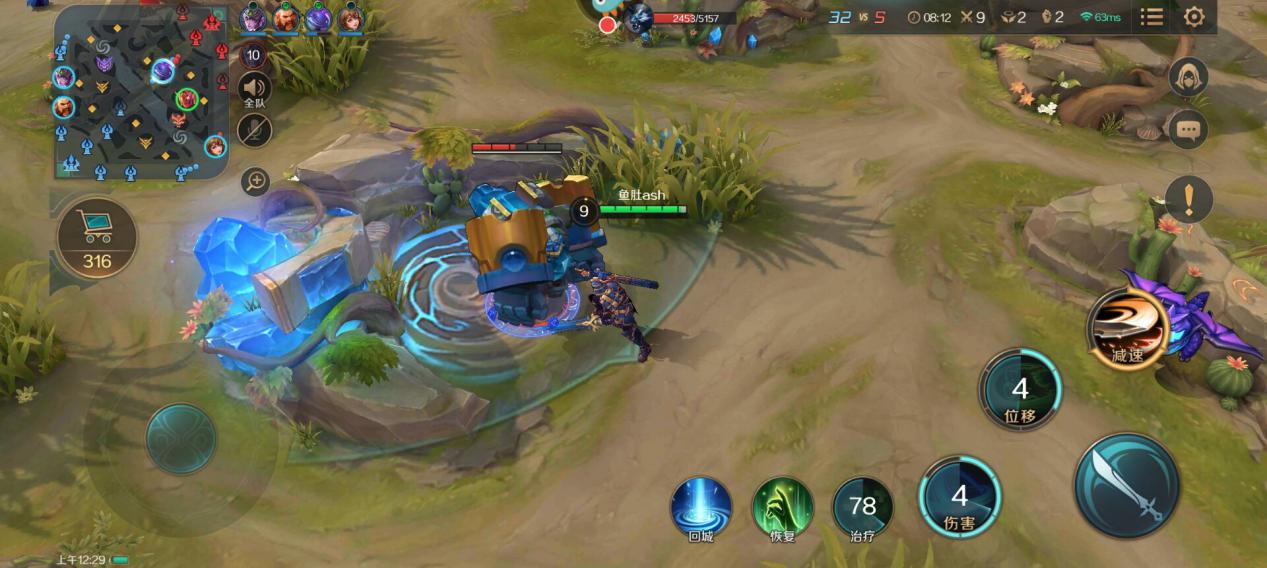
Task: Click the magnifier zoom icon
Action: (256, 181)
